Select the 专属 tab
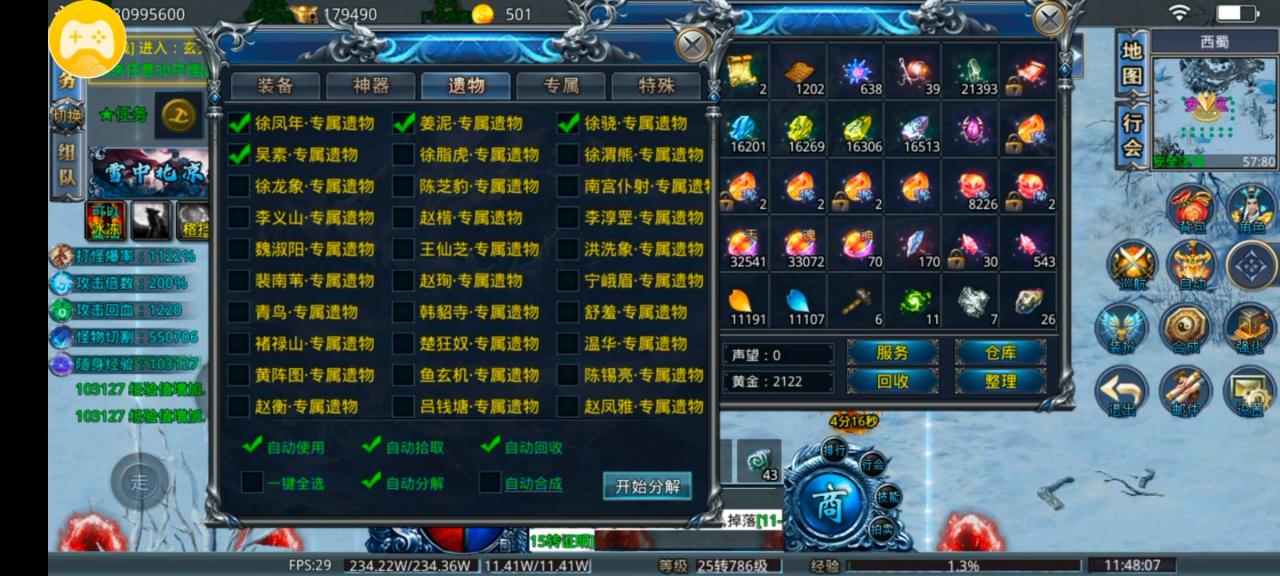 click(561, 86)
